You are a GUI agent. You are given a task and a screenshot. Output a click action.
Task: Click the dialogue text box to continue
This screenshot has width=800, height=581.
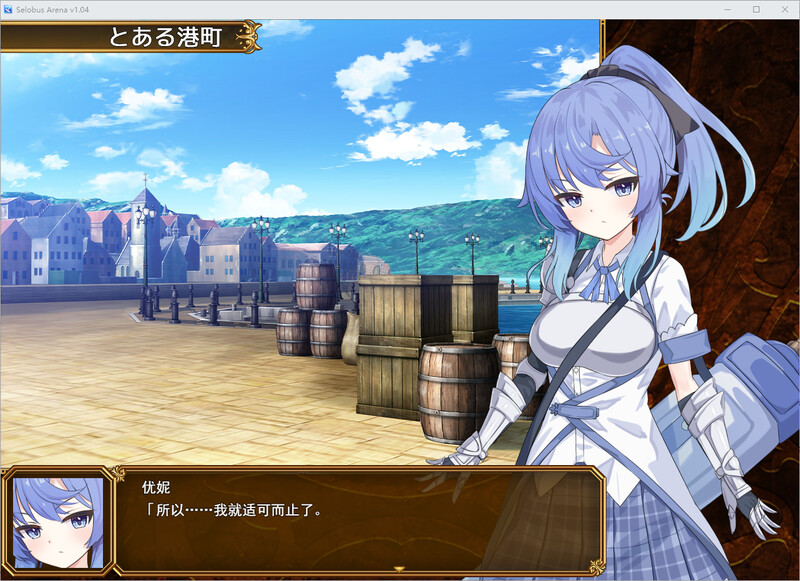tap(360, 520)
